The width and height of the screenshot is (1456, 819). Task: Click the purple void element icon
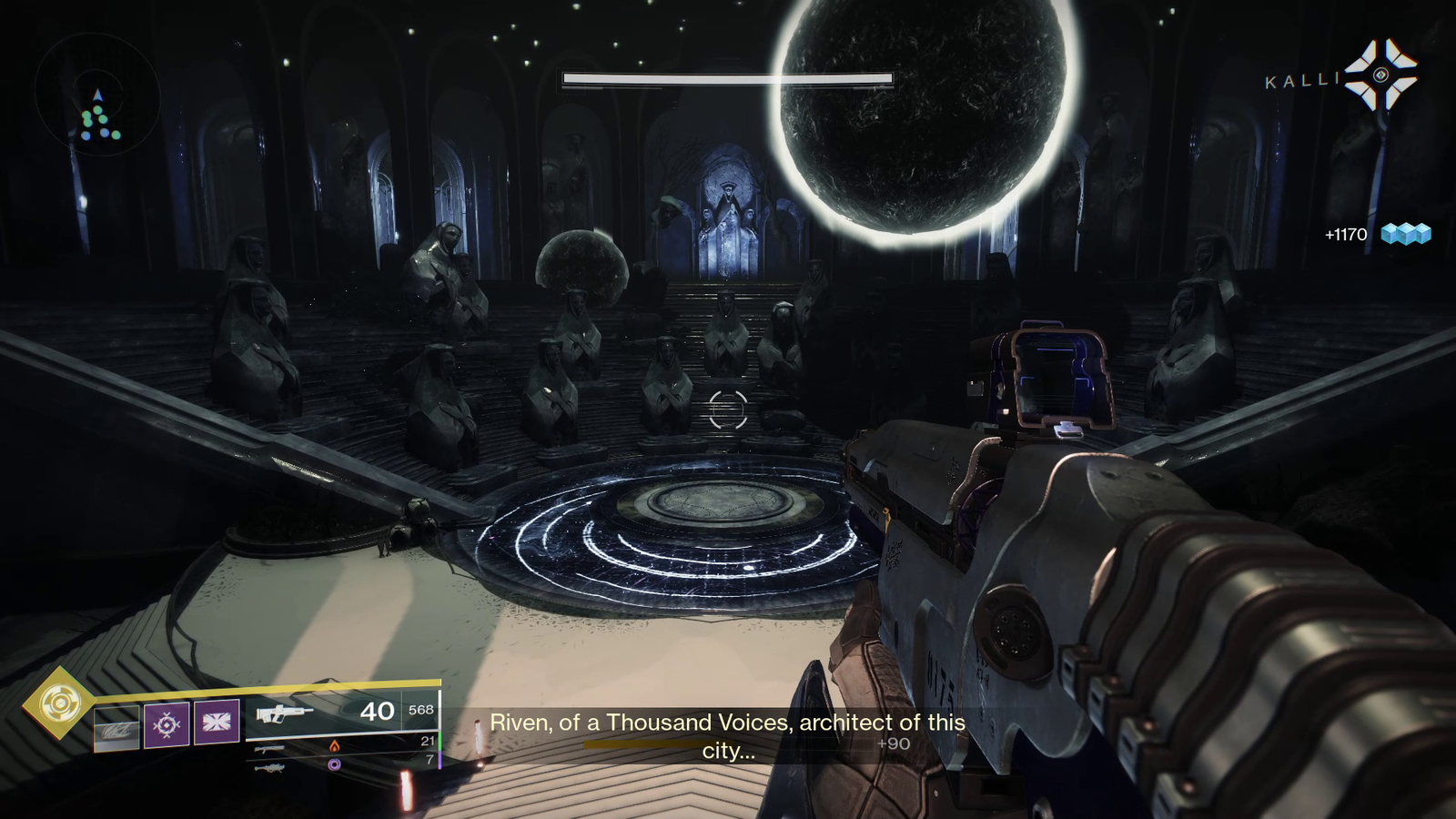coord(334,766)
